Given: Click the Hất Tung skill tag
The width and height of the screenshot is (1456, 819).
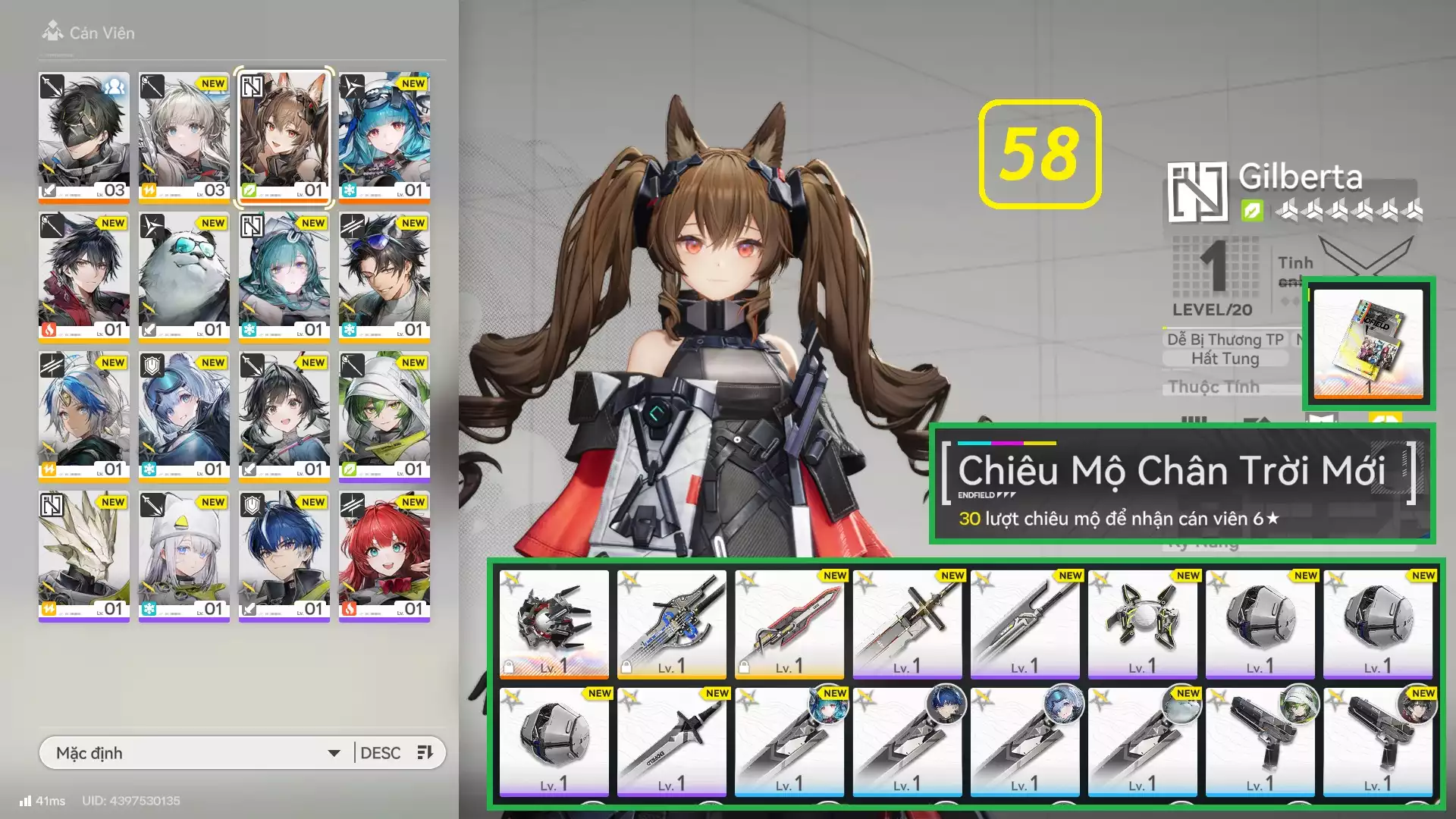Looking at the screenshot, I should pyautogui.click(x=1225, y=358).
